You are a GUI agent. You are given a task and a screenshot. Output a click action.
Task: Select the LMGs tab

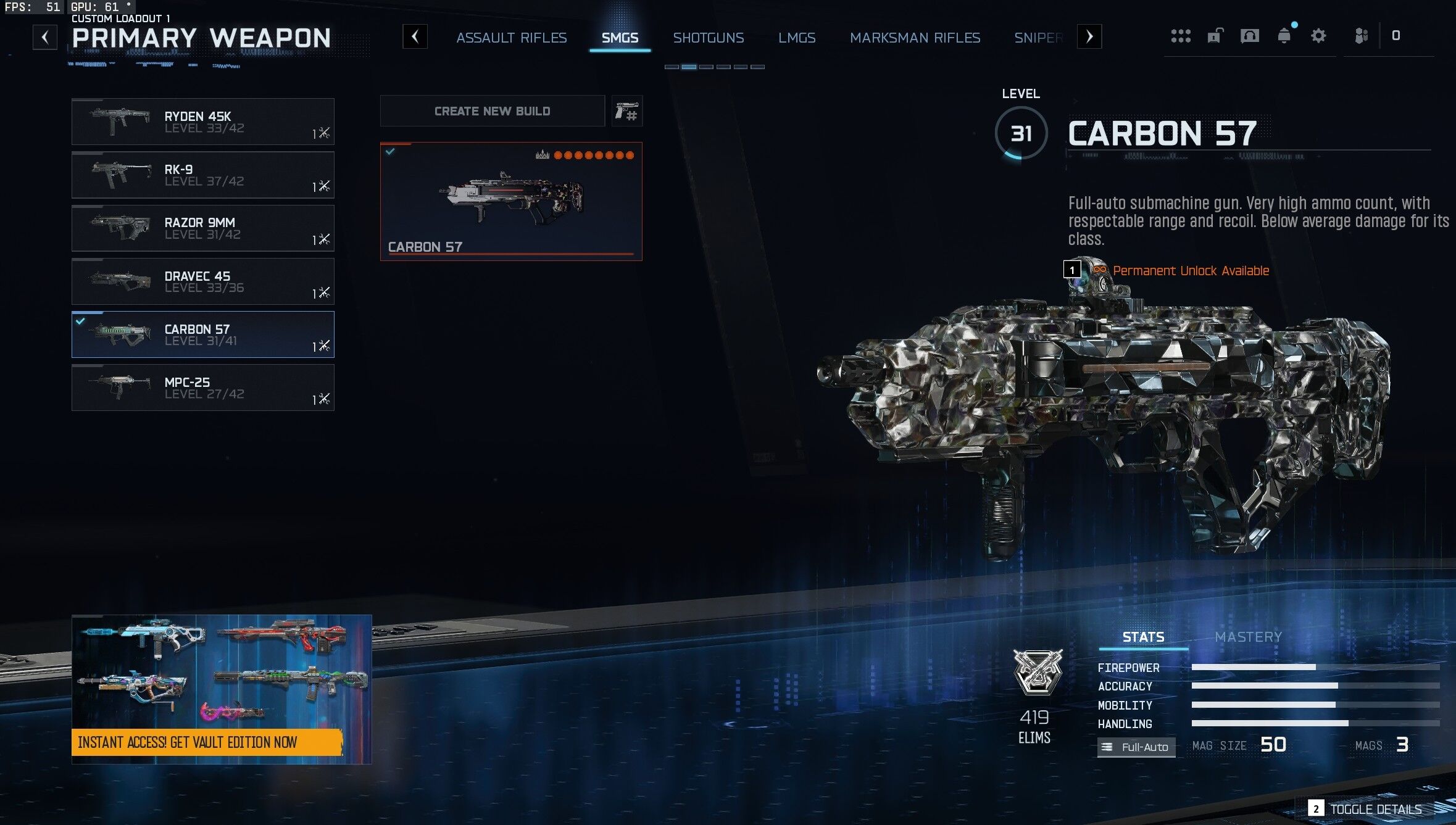(796, 38)
